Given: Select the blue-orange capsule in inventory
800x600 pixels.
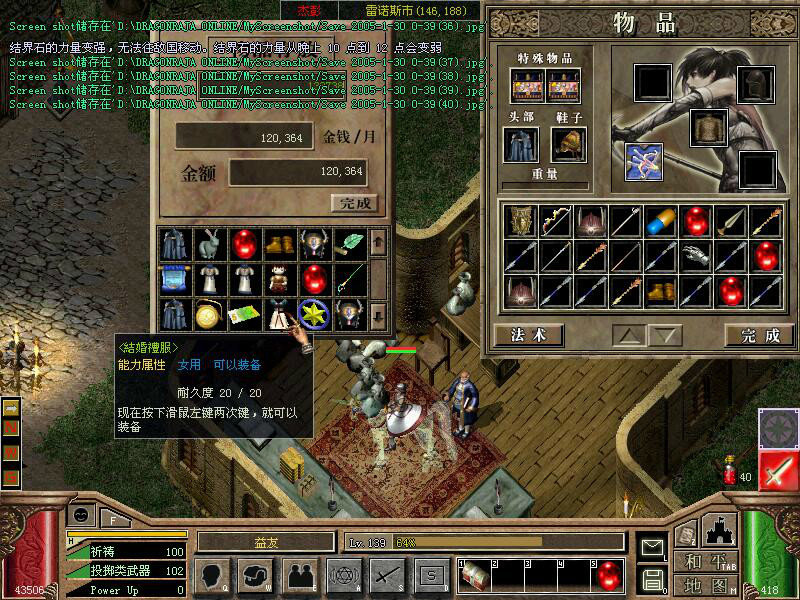Looking at the screenshot, I should tap(660, 221).
